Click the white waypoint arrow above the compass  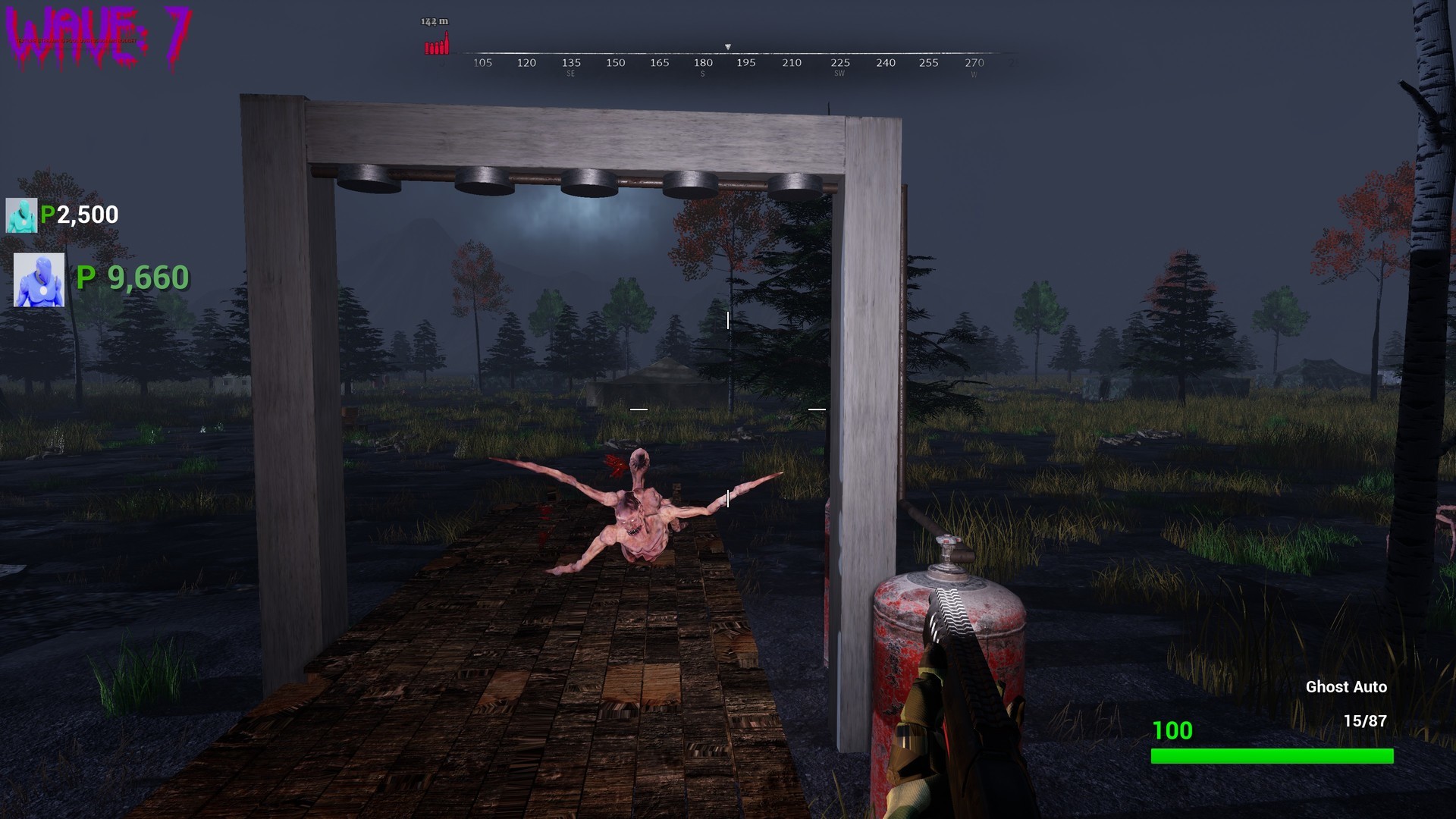pos(729,45)
